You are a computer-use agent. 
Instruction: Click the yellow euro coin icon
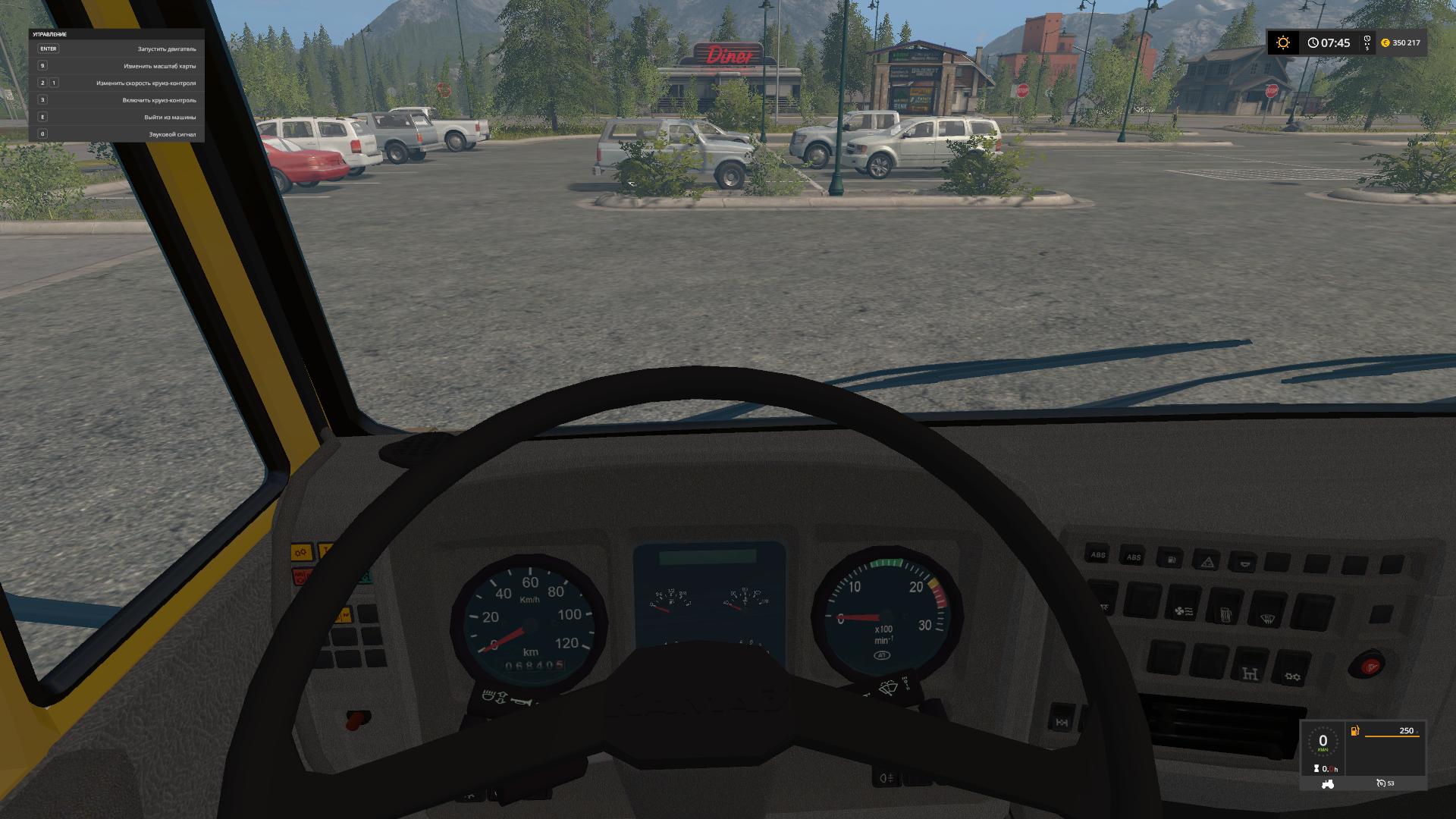coord(1385,42)
